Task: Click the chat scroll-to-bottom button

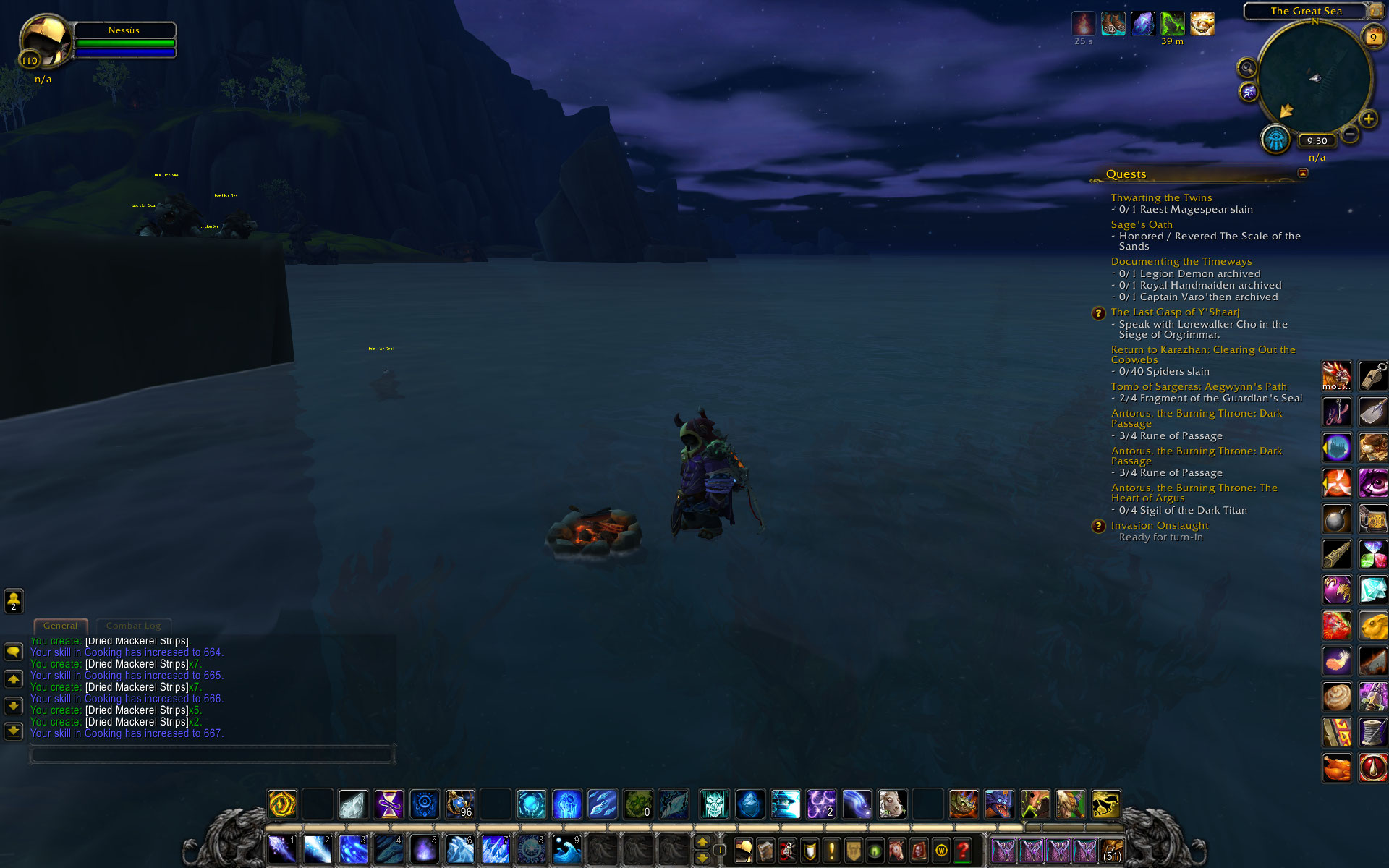Action: pos(13,731)
